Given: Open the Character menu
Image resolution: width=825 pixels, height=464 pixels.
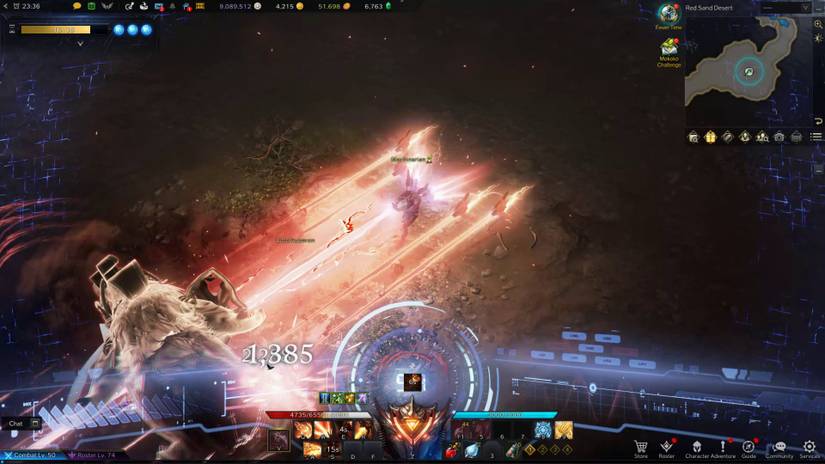Looking at the screenshot, I should (x=694, y=447).
